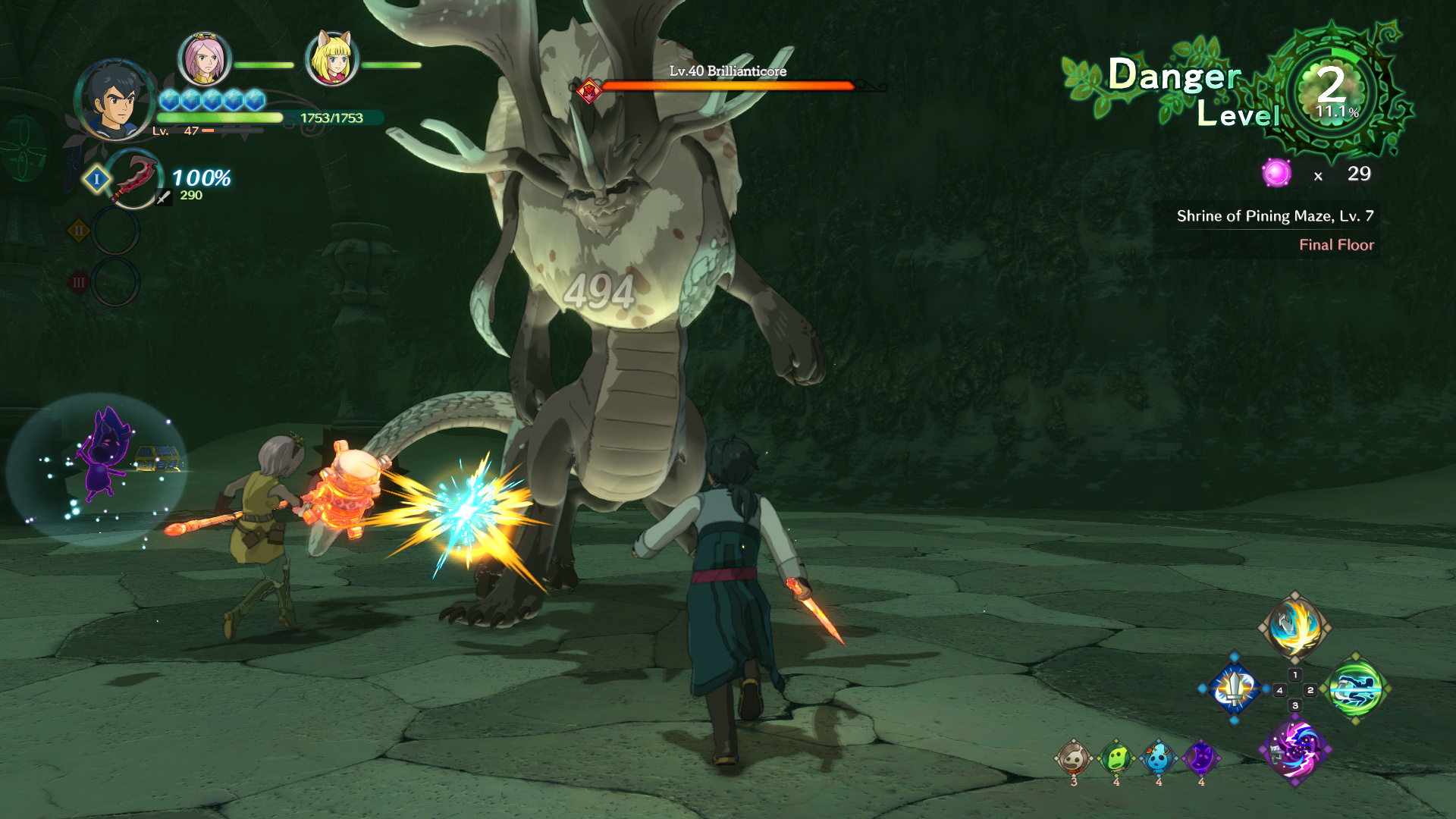Select the blue higgledy icon

[x=1158, y=758]
